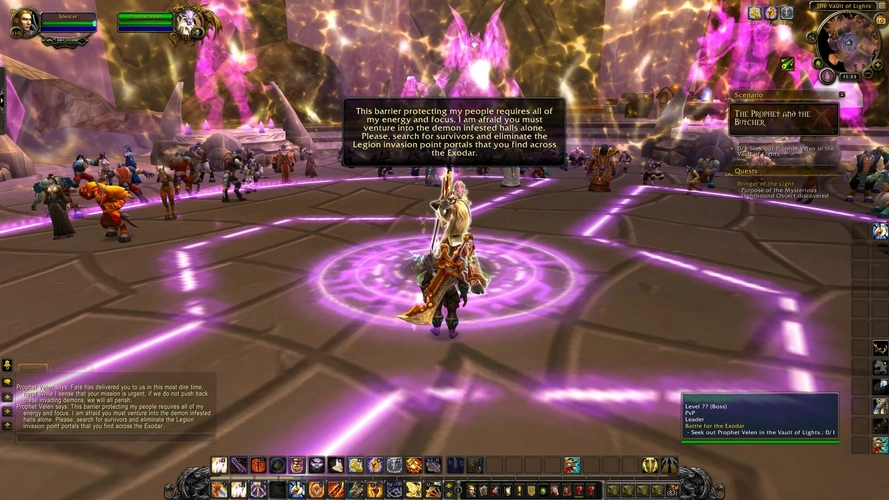
Task: Select the clock readout under the minimap
Action: [848, 76]
